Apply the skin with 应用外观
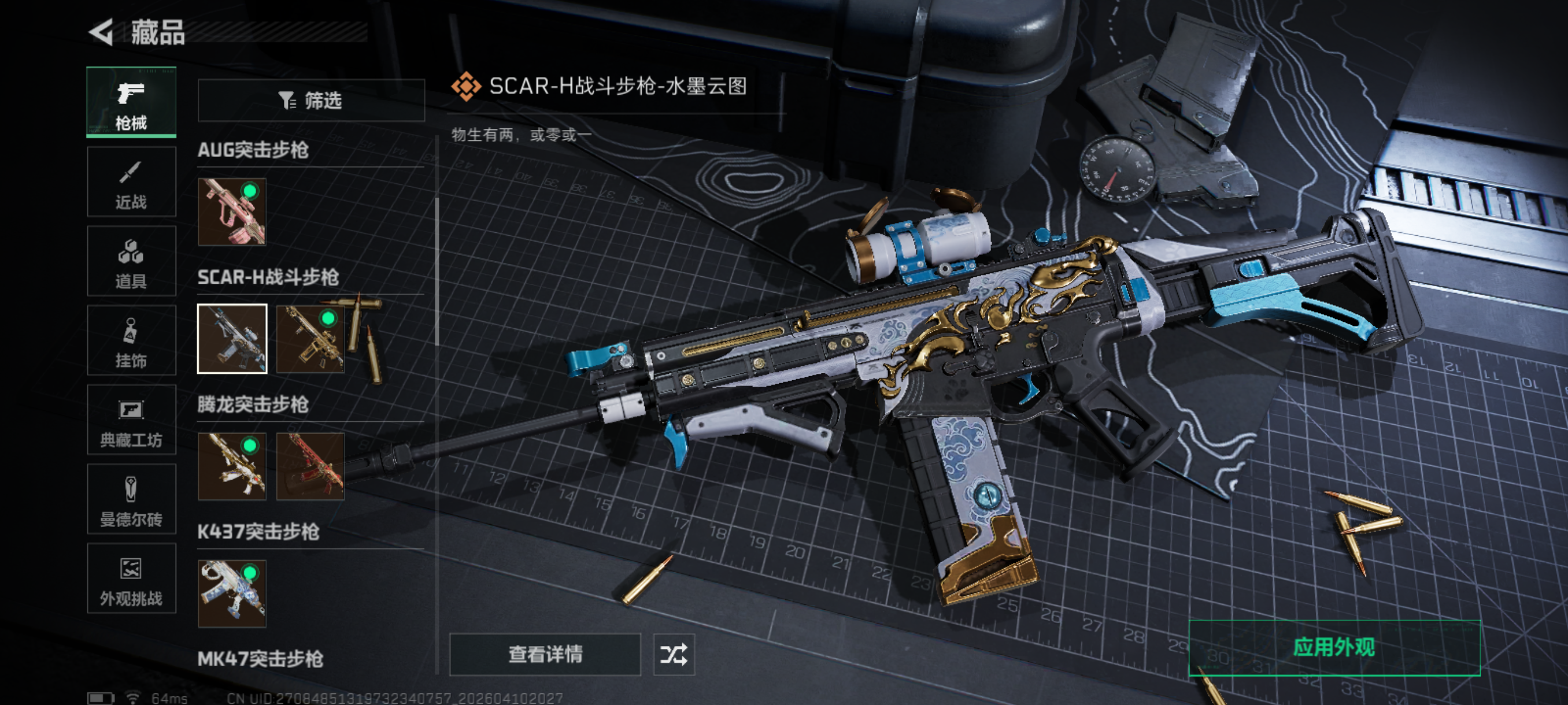1568x705 pixels. [x=1334, y=648]
